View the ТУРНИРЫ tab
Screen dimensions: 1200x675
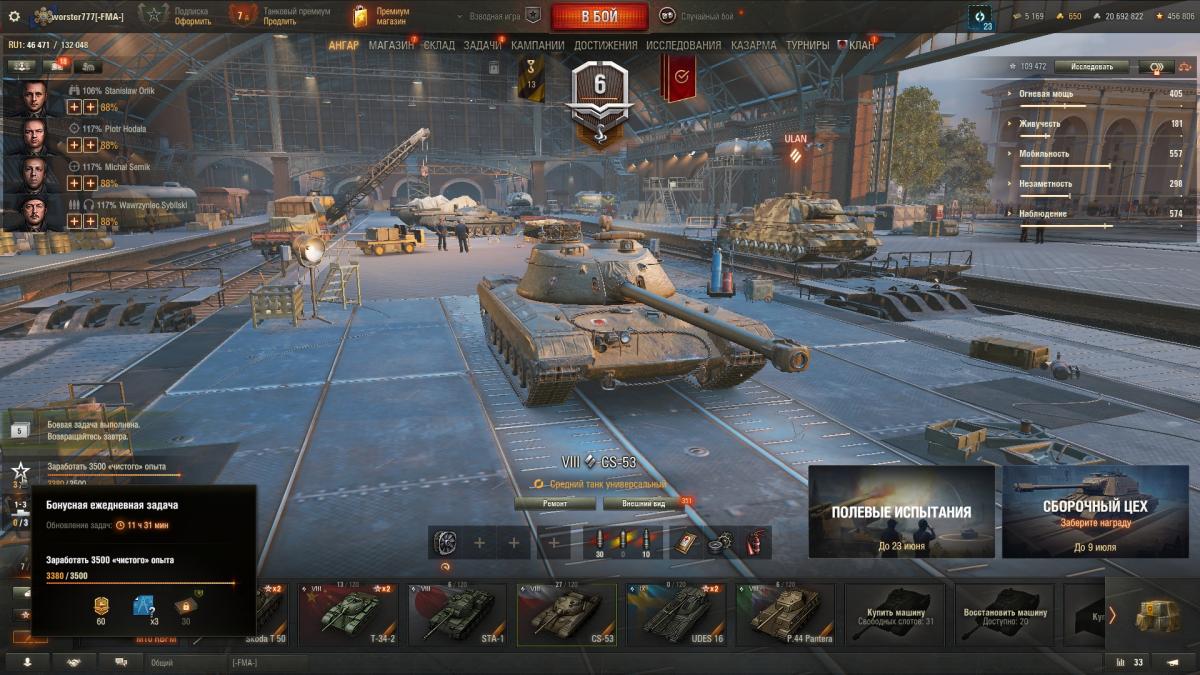click(x=807, y=45)
